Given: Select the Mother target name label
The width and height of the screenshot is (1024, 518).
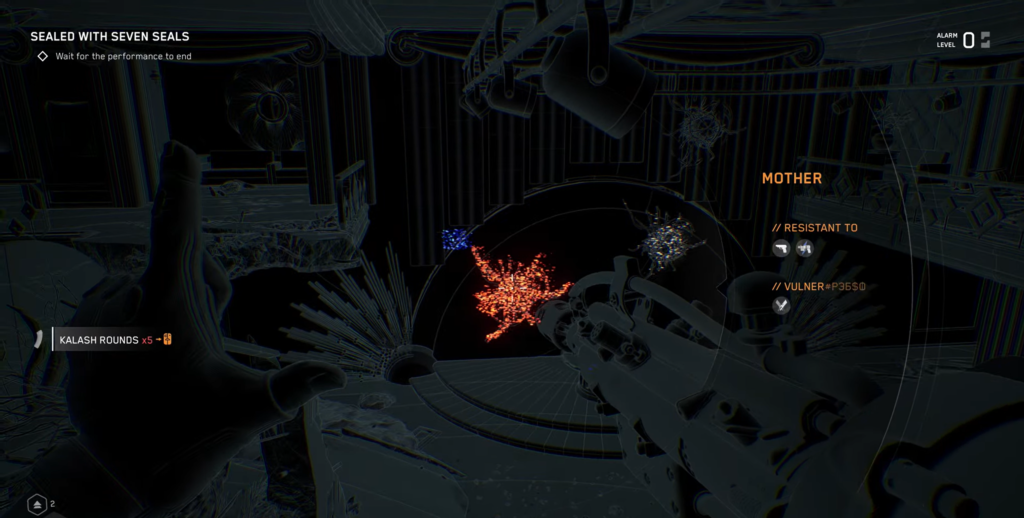Looking at the screenshot, I should click(x=792, y=178).
